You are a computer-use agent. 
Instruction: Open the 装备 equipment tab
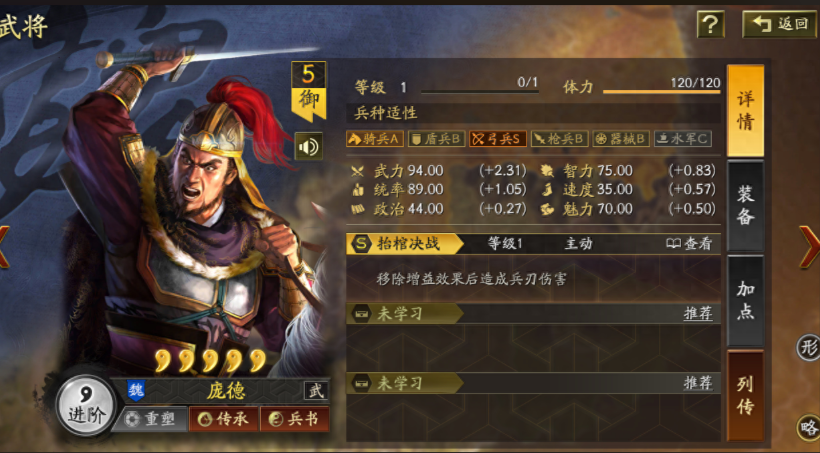click(x=745, y=204)
